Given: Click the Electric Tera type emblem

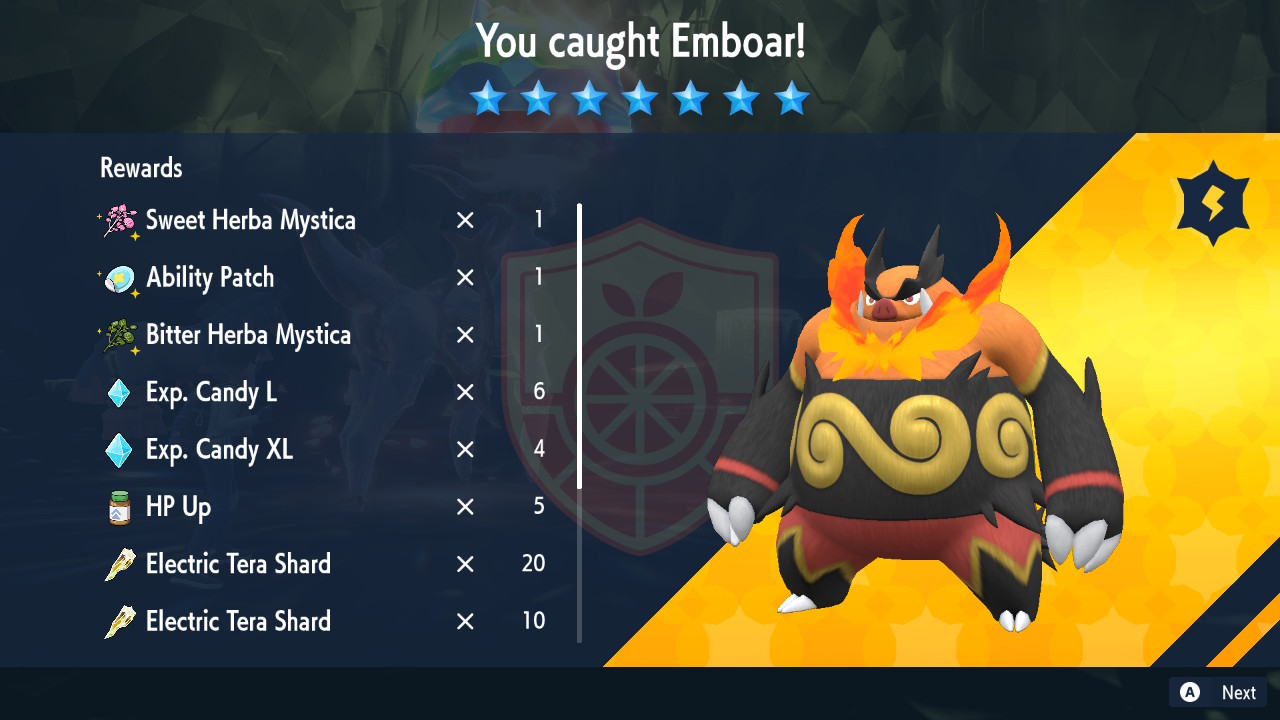Looking at the screenshot, I should (1213, 201).
